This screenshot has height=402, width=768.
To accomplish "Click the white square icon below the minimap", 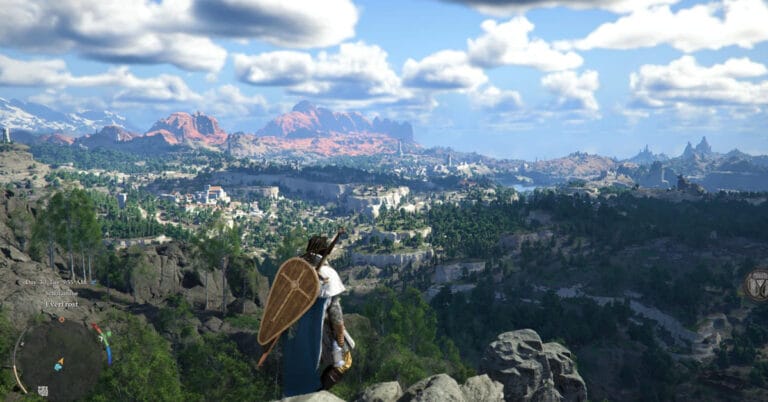I will coord(42,390).
